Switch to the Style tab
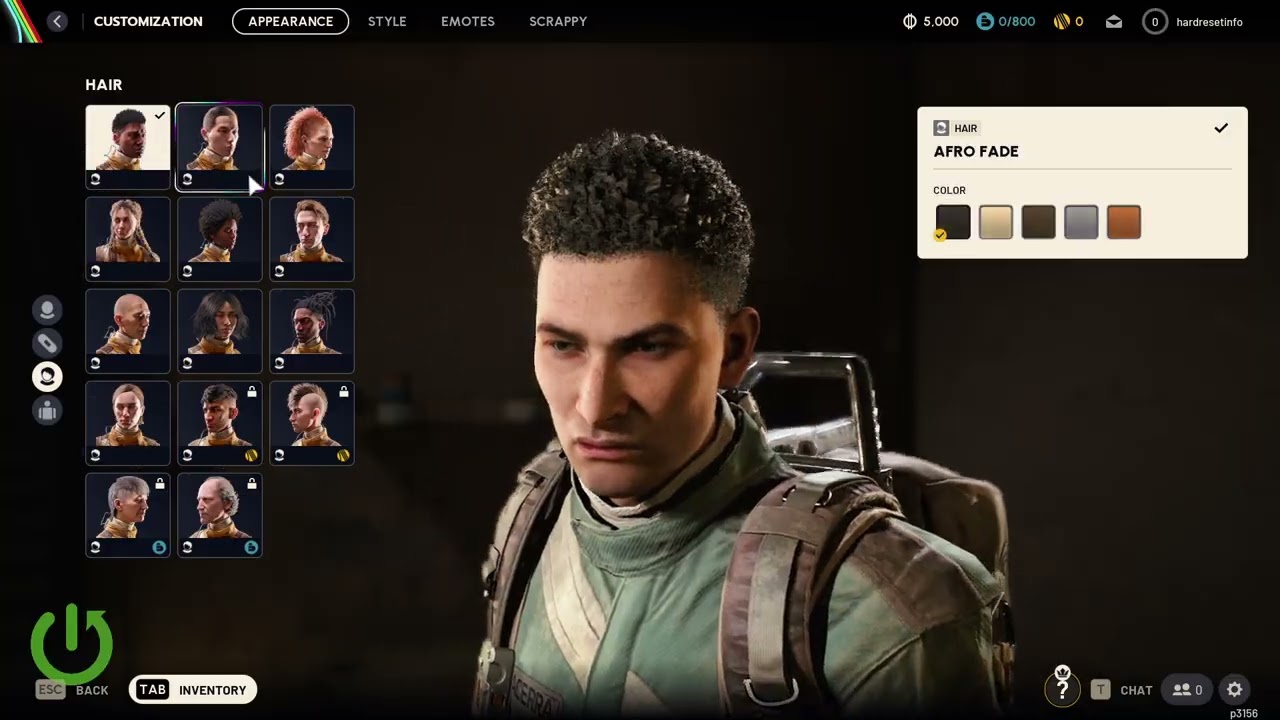 coord(387,21)
